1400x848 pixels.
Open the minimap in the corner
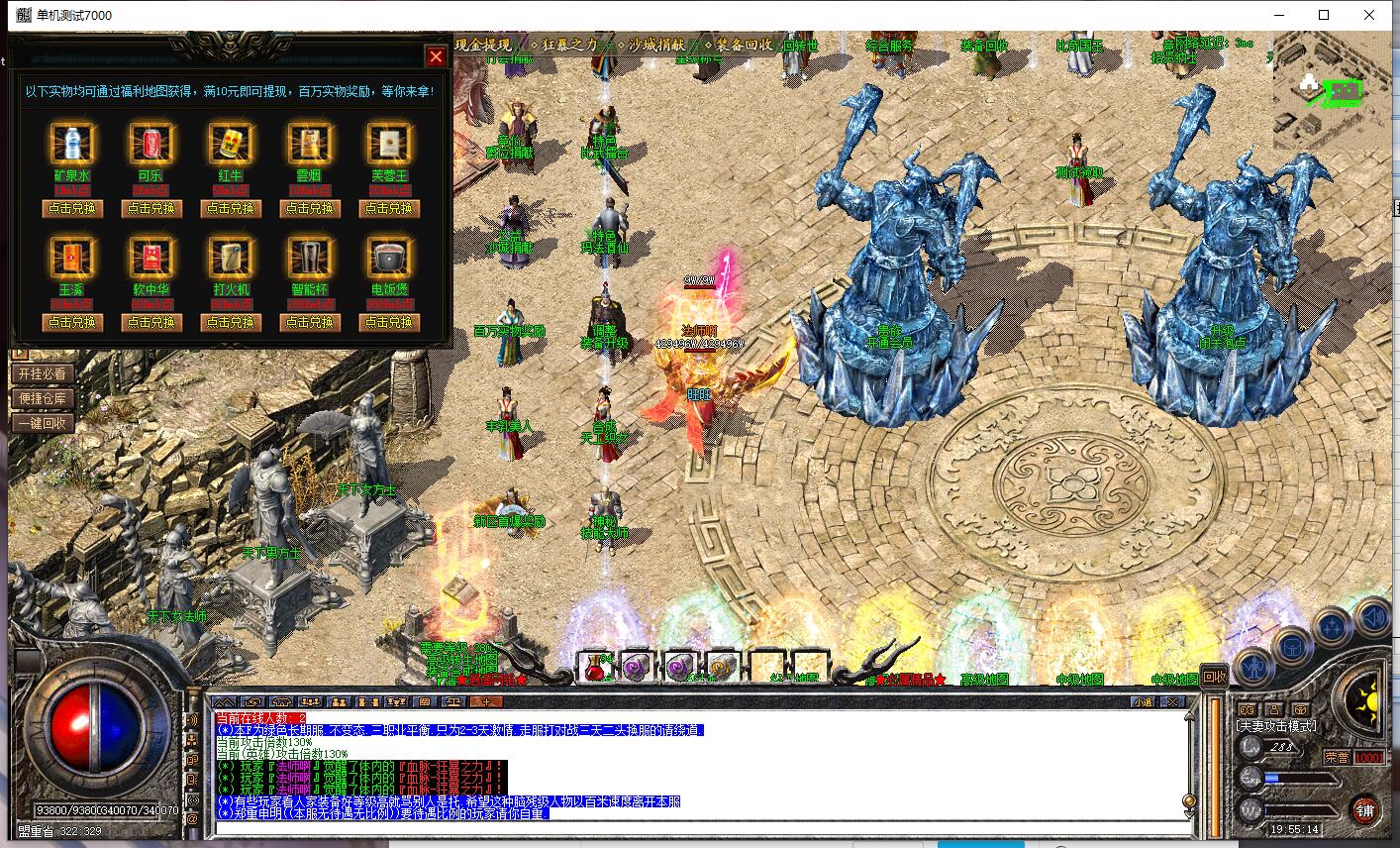1330,91
